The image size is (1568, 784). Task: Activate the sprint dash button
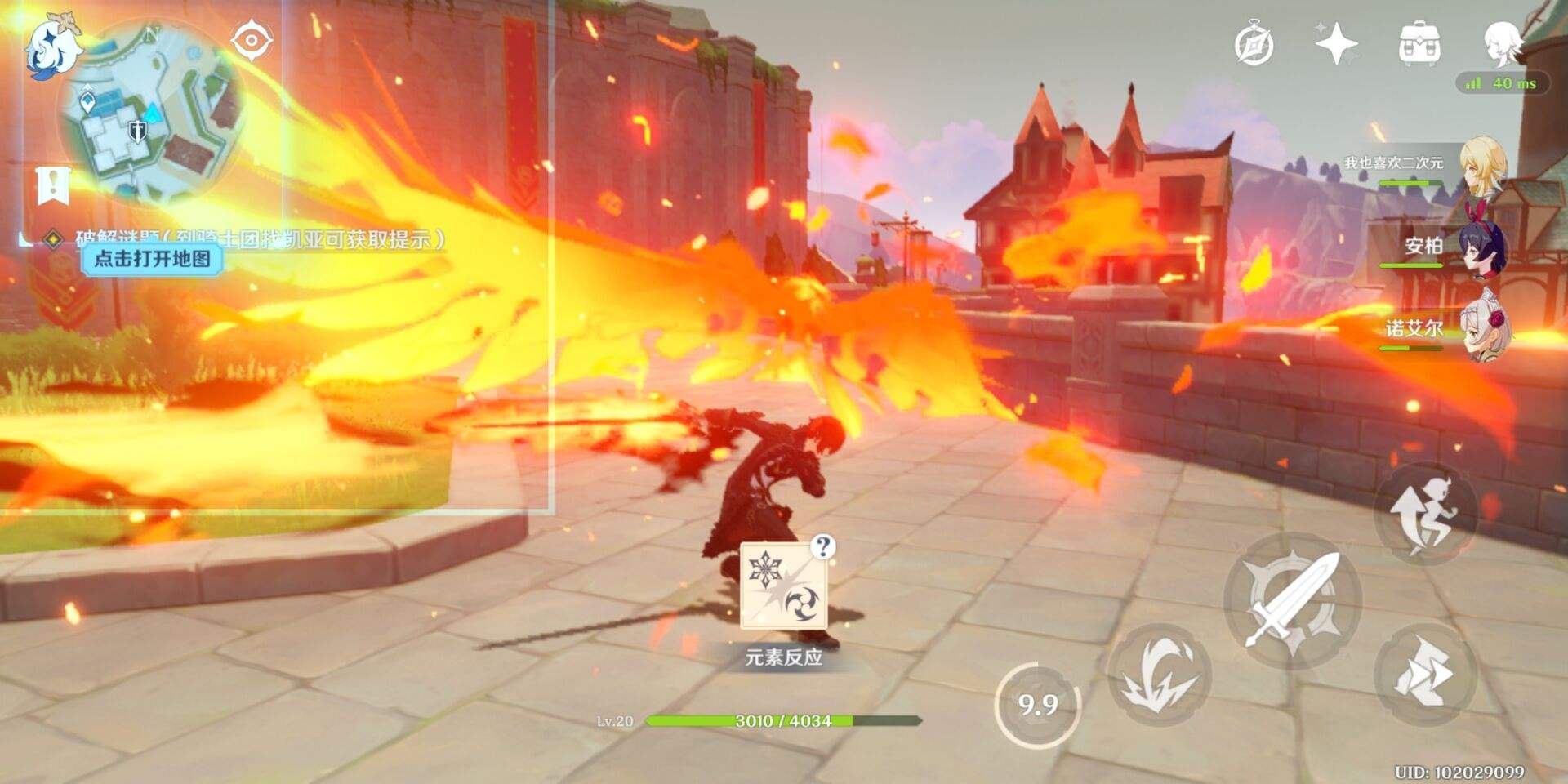(1425, 674)
